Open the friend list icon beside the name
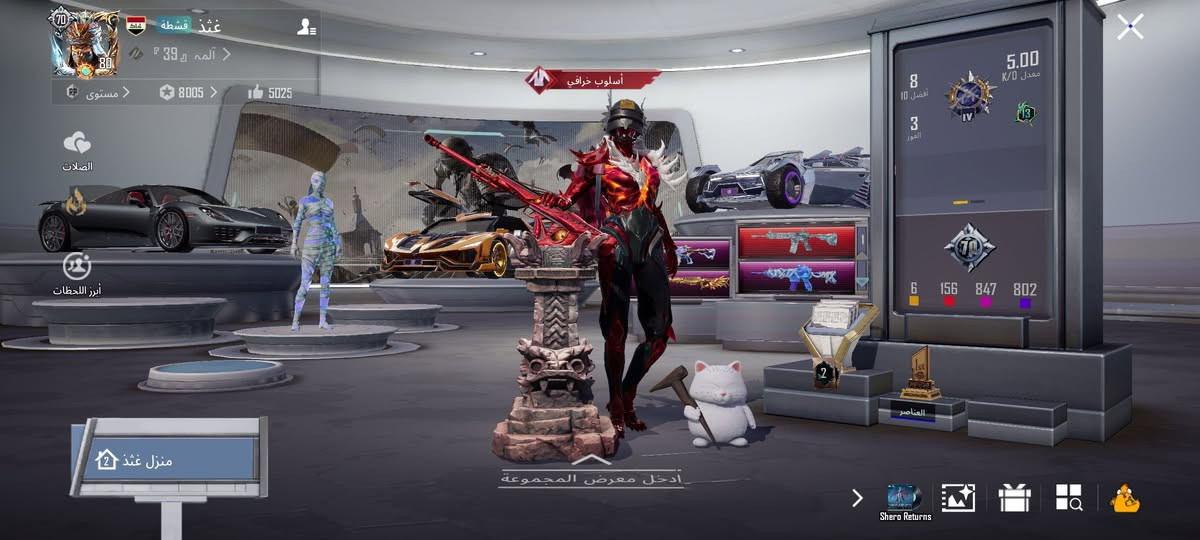 306,27
